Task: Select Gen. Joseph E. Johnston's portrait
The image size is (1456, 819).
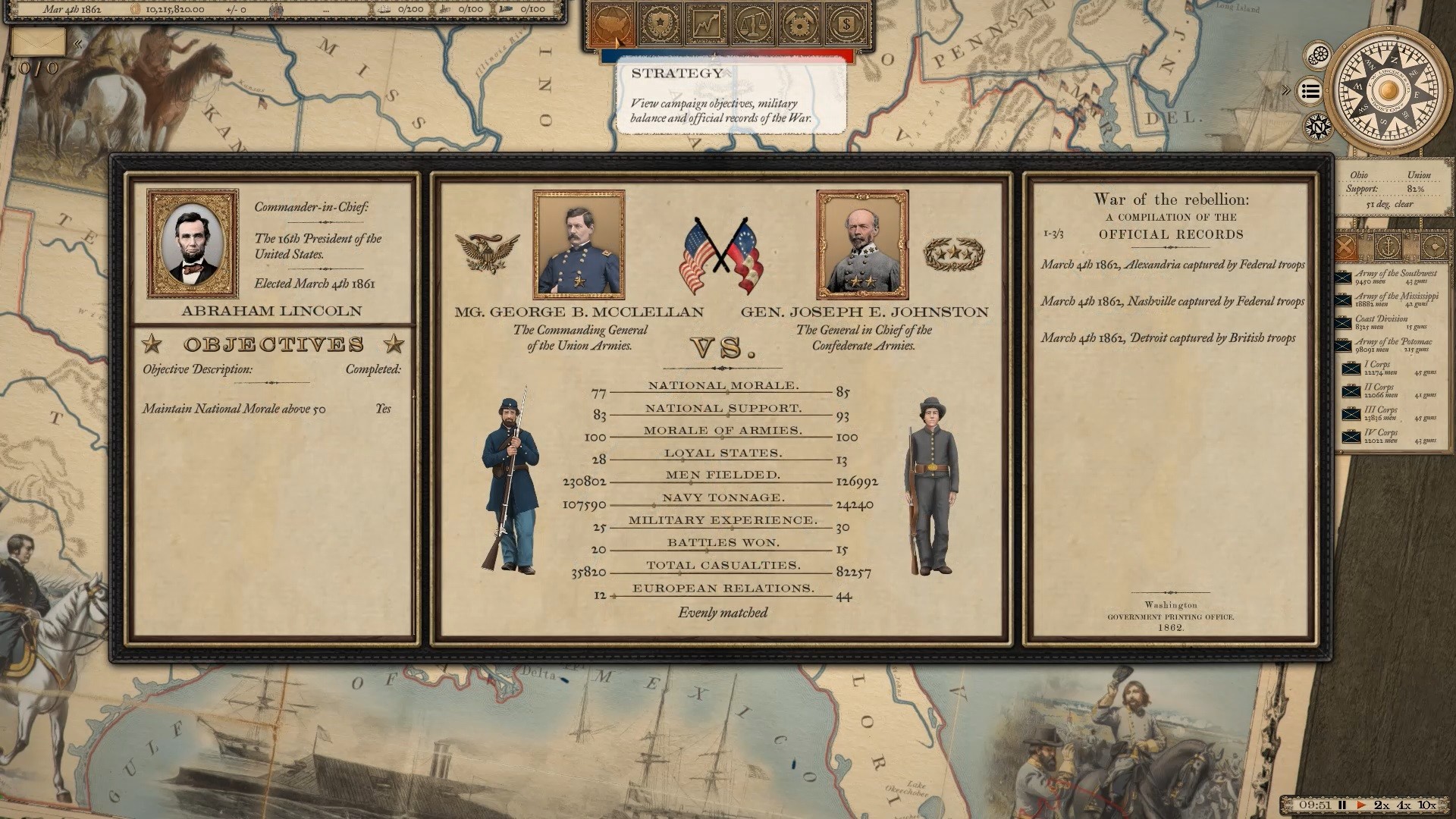Action: [x=863, y=244]
